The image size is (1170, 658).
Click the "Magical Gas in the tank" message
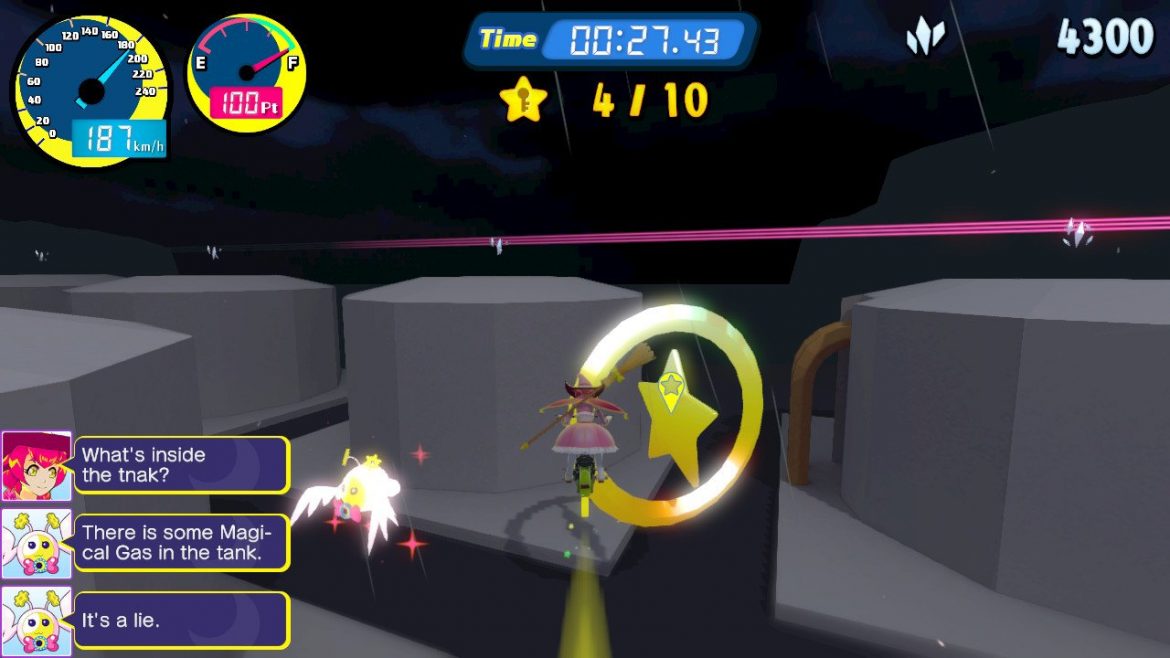tap(182, 543)
